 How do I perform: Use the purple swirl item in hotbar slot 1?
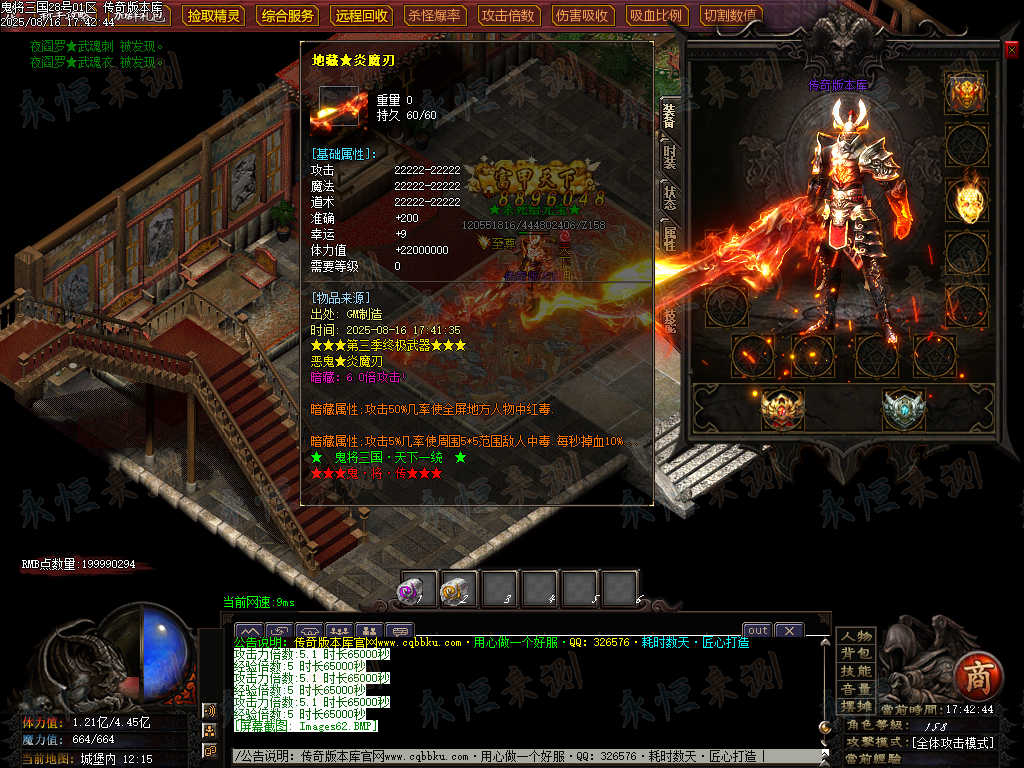click(x=418, y=589)
